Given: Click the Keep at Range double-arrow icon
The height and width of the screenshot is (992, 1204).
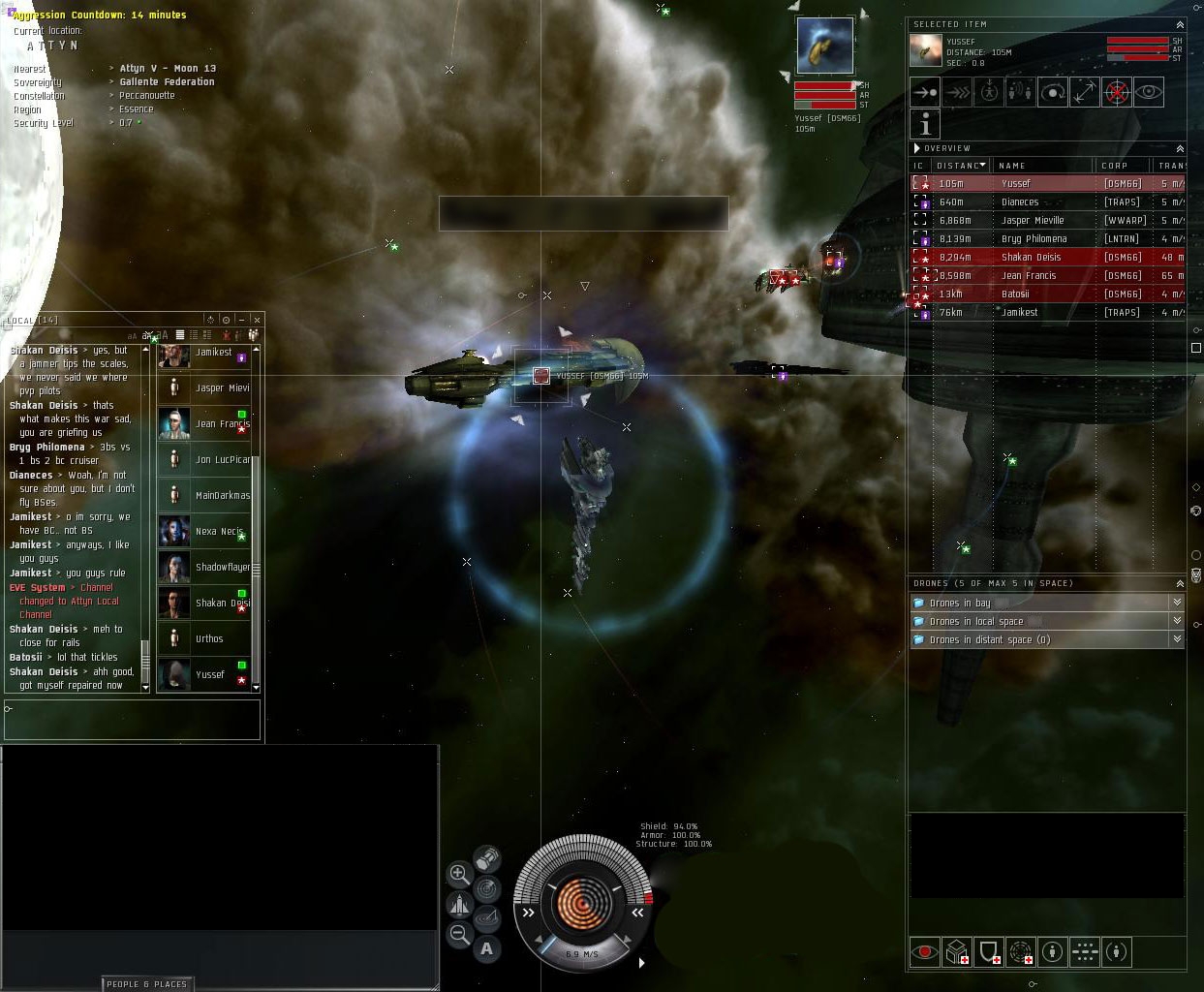Looking at the screenshot, I should tap(1084, 92).
